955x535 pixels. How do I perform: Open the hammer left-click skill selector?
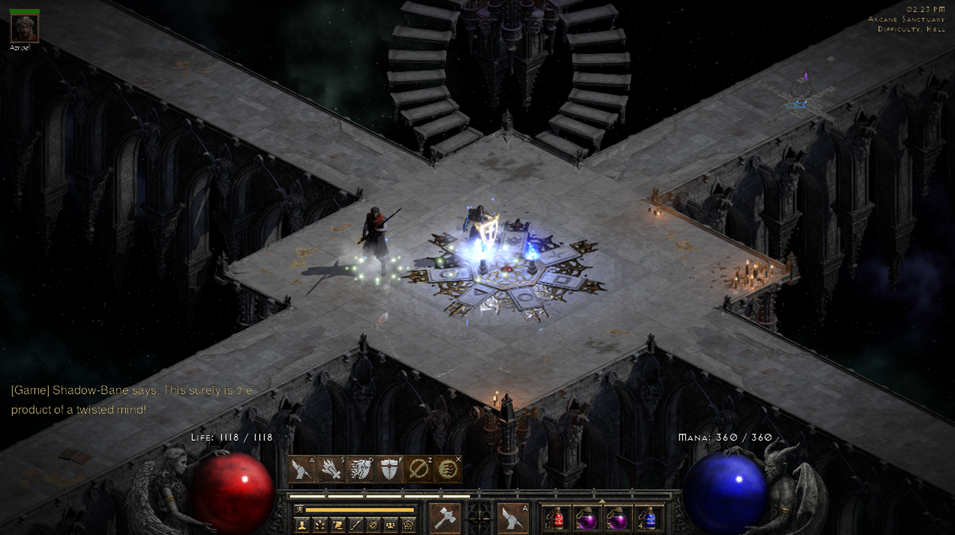coord(445,517)
